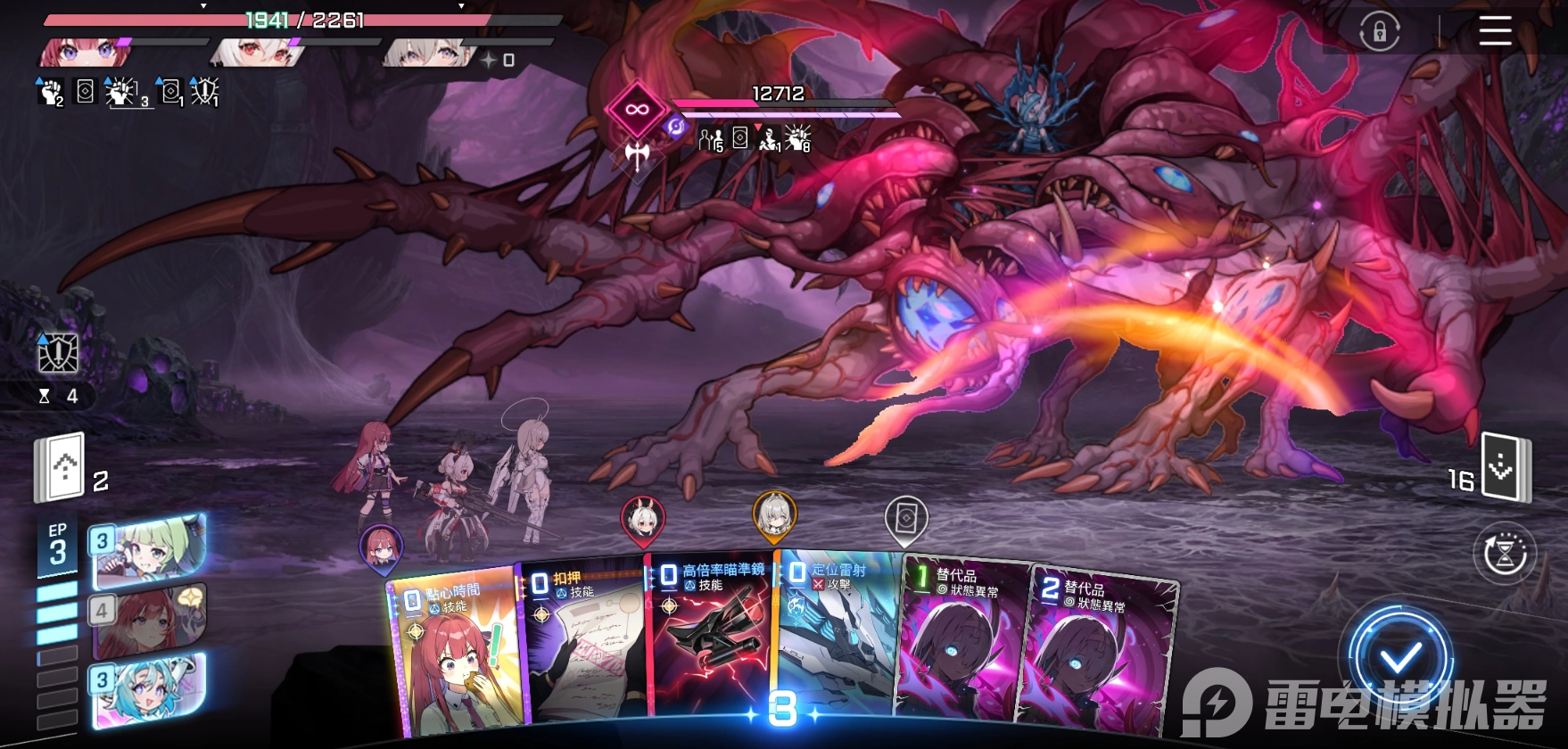
Task: Tap the shield warning status icon
Action: [x=58, y=354]
